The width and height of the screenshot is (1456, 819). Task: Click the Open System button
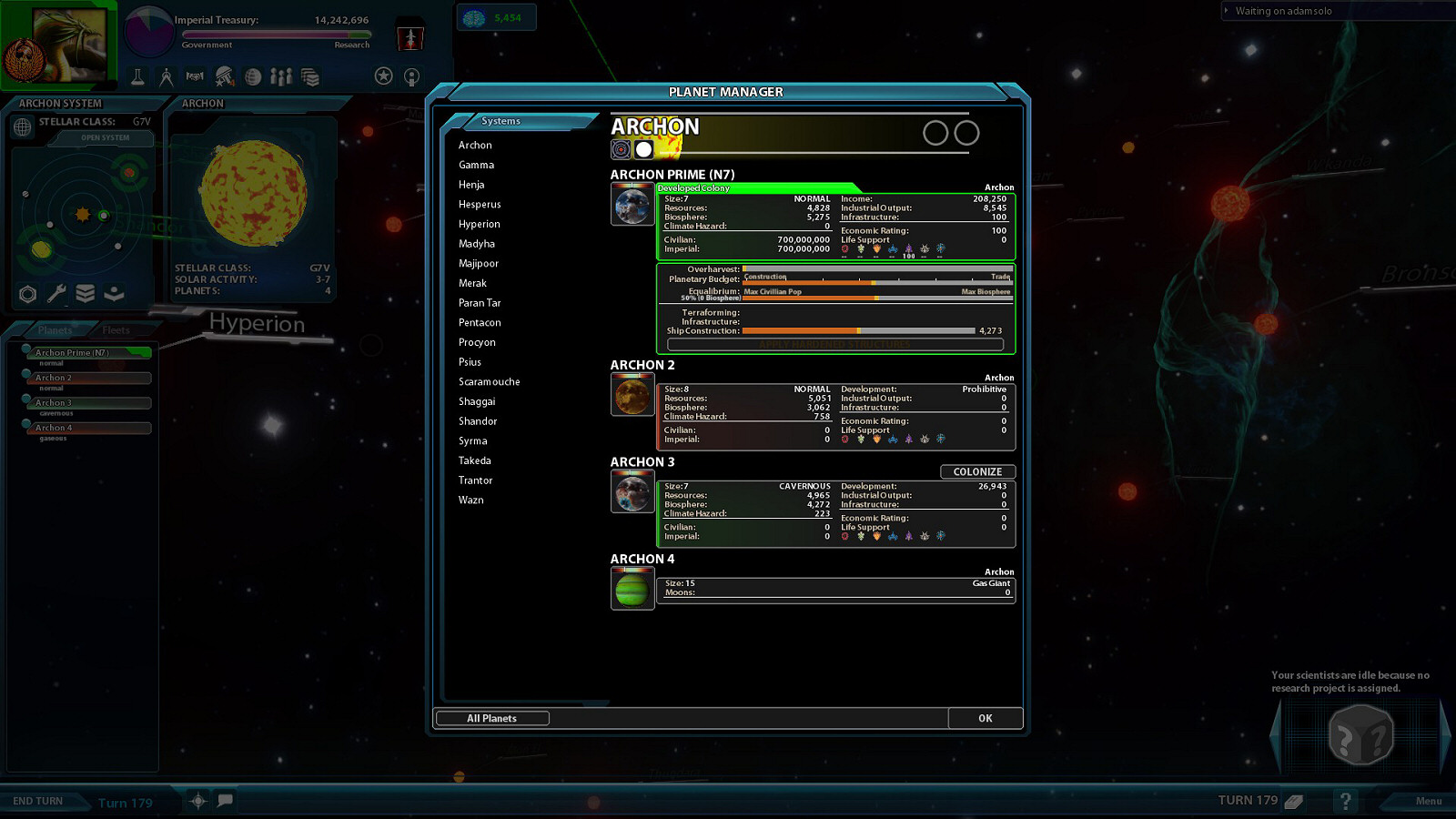tap(105, 138)
